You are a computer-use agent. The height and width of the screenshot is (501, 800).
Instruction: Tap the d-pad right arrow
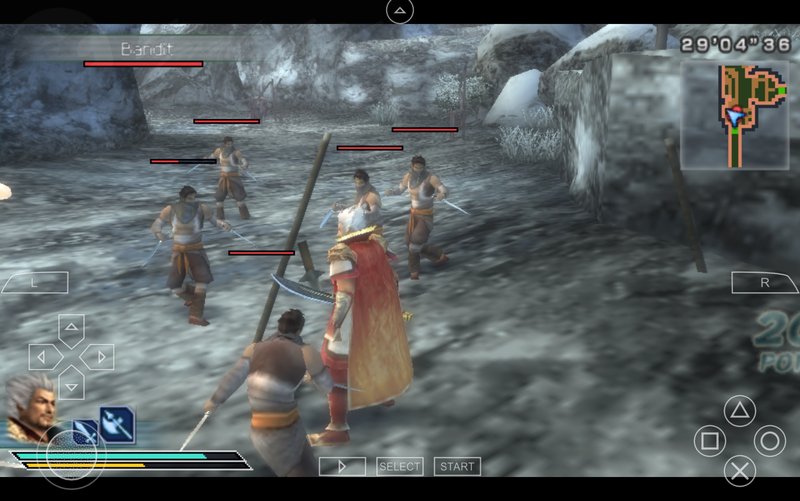pyautogui.click(x=98, y=357)
